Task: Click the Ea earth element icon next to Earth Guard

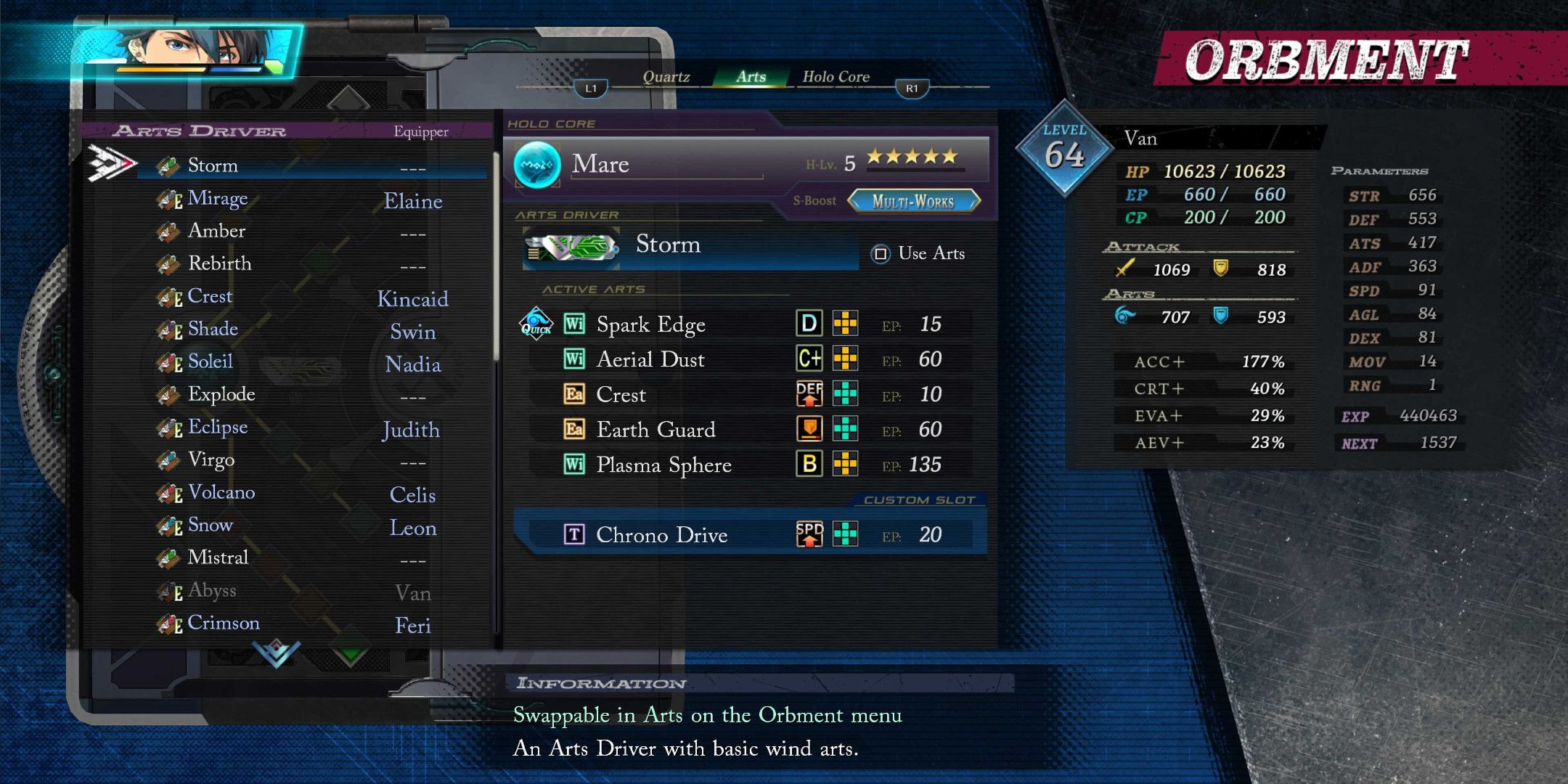Action: [573, 430]
